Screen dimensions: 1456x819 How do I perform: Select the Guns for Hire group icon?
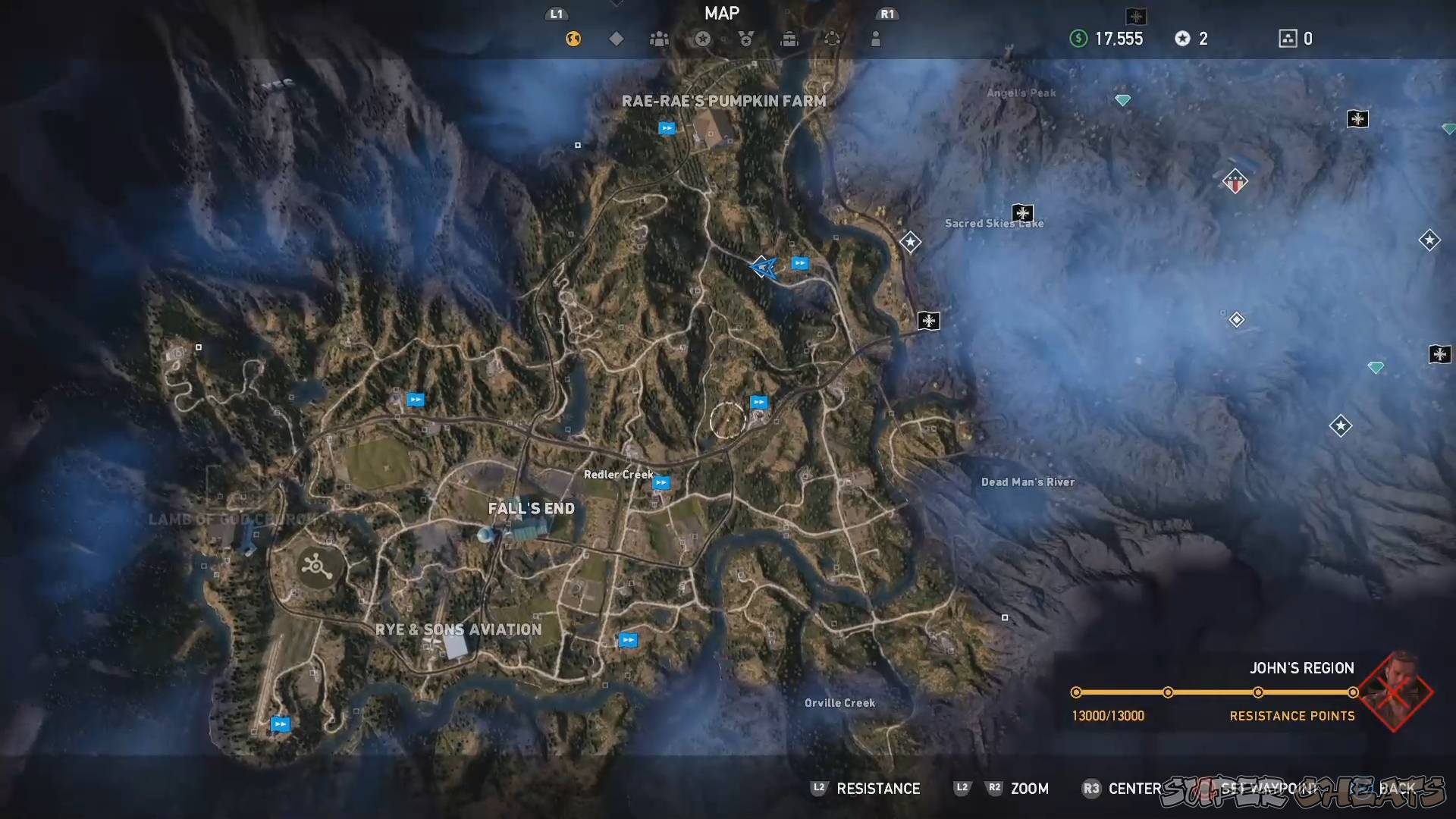tap(659, 39)
